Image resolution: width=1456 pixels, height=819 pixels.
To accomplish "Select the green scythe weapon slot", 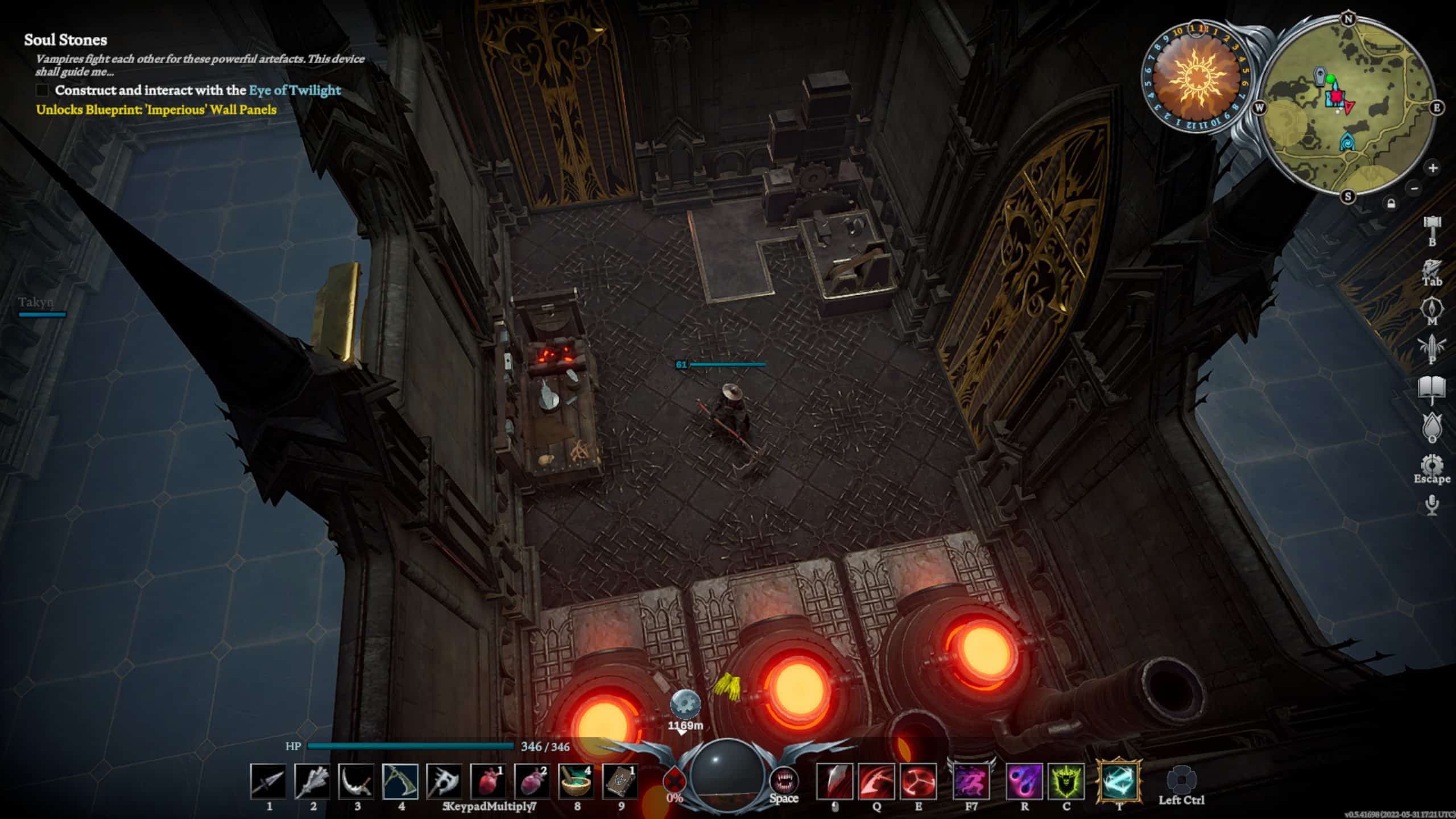I will click(400, 781).
